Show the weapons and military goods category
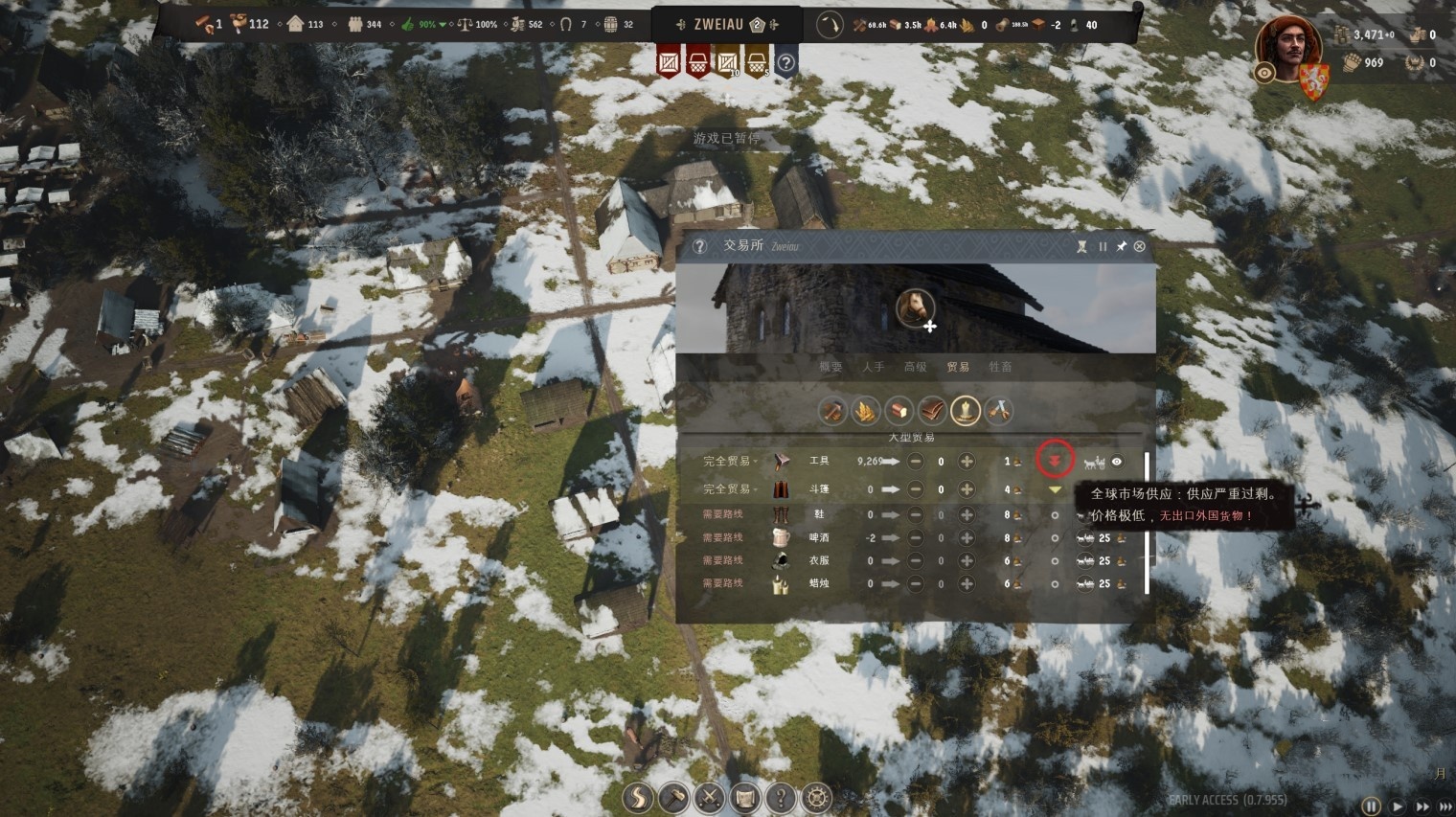This screenshot has width=1456, height=817. [x=999, y=411]
